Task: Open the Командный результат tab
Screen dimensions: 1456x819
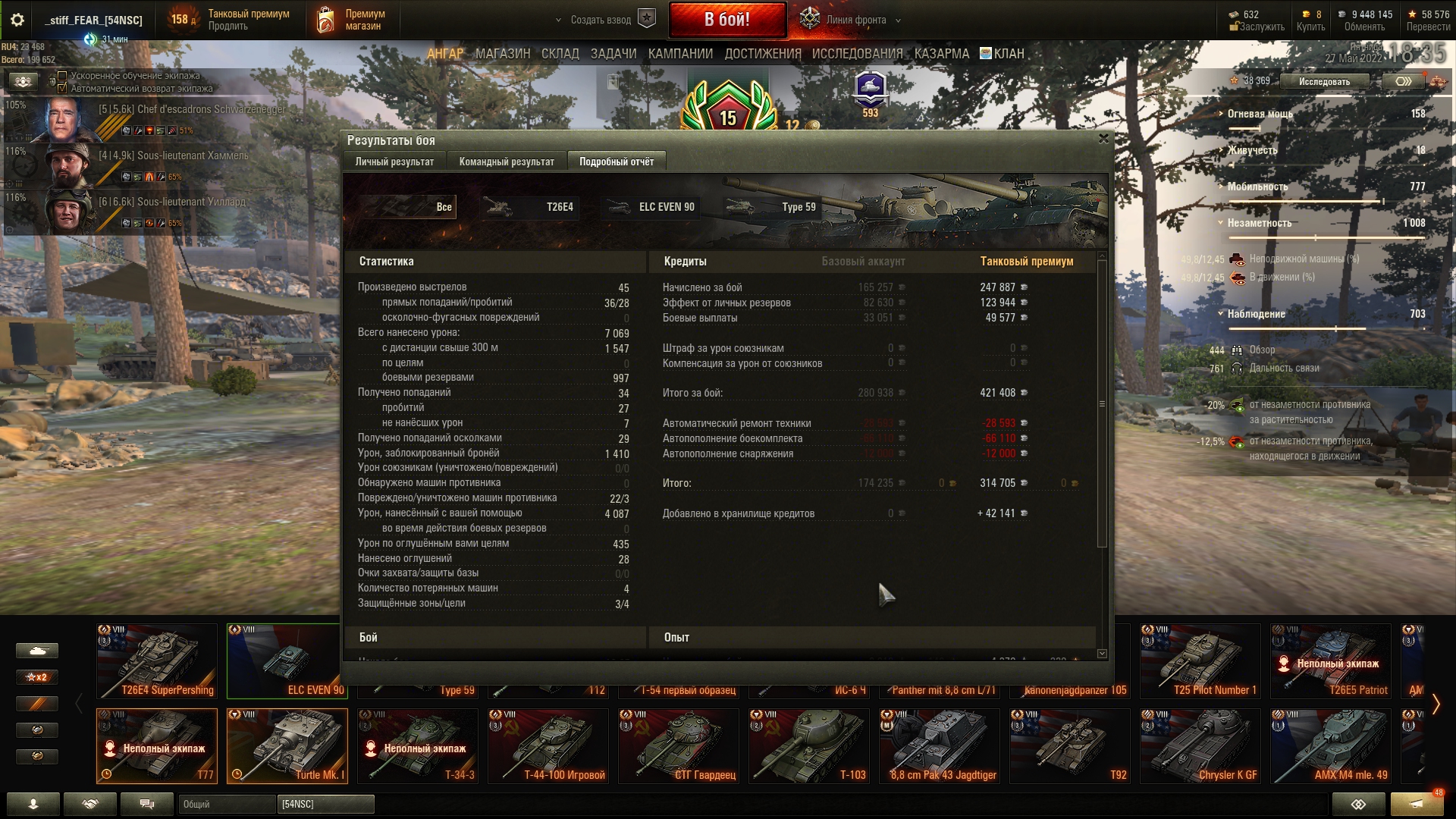Action: point(507,162)
